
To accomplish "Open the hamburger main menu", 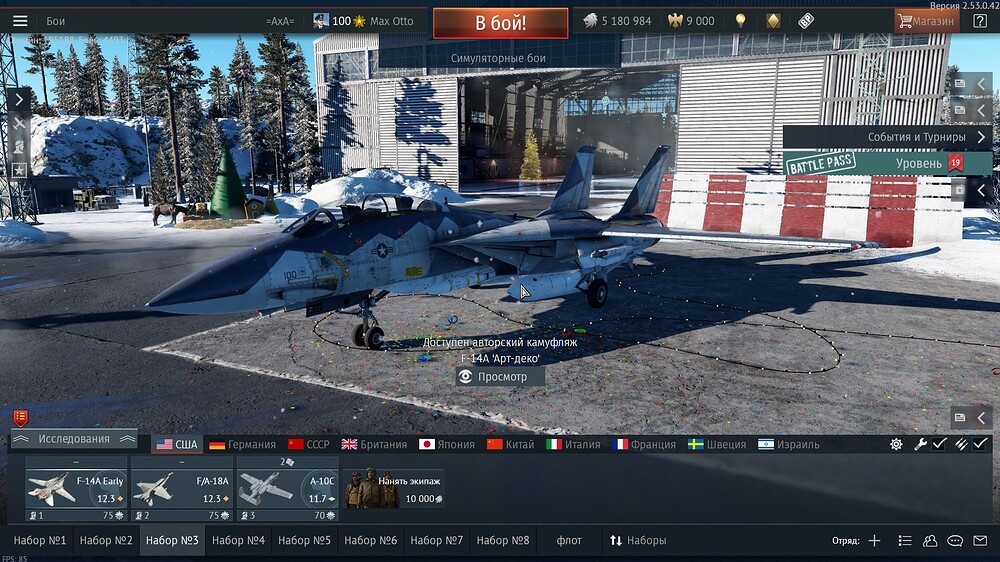I will pyautogui.click(x=20, y=21).
